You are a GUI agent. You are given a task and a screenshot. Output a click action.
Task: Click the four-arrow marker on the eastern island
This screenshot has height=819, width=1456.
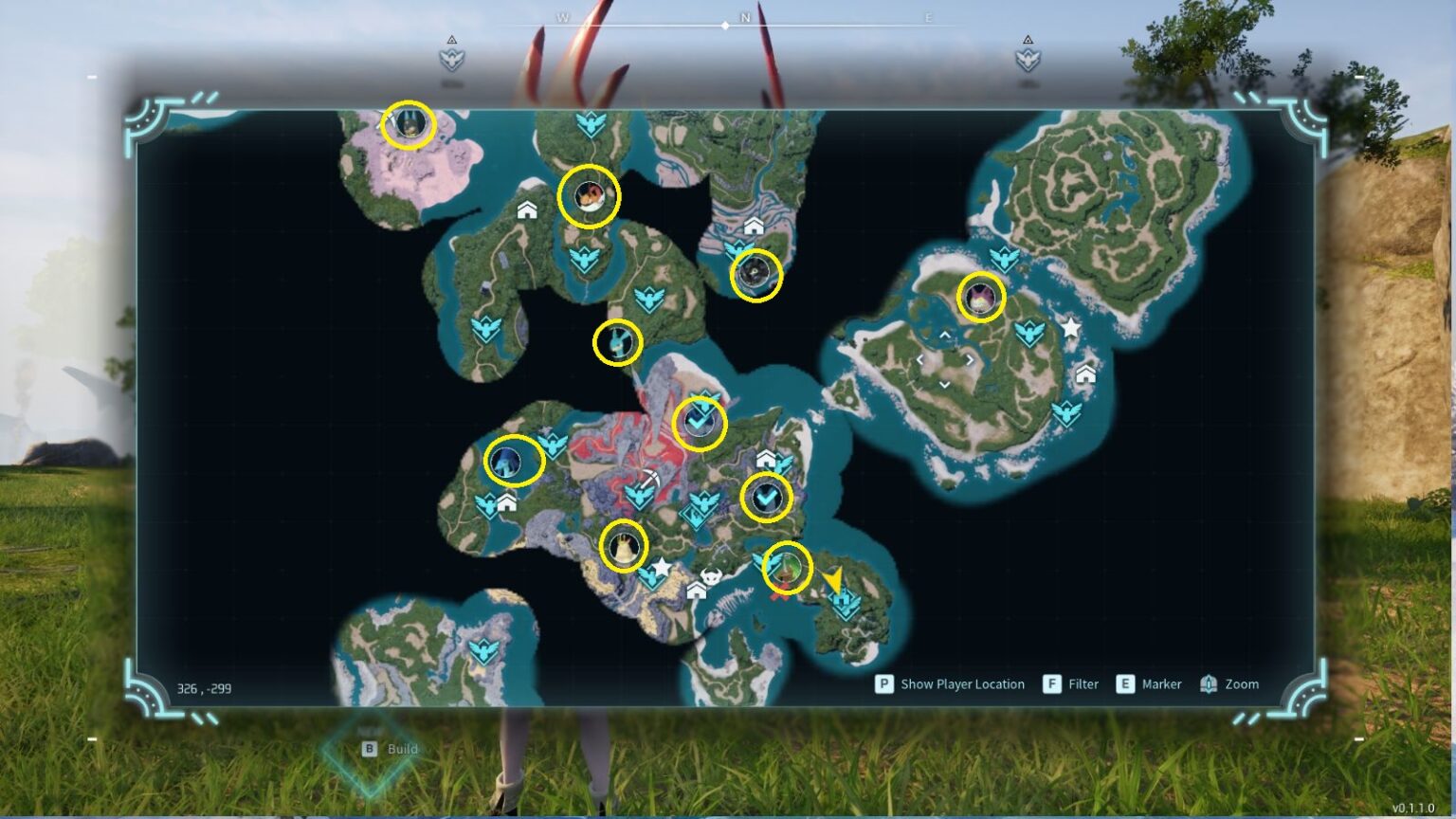[945, 360]
